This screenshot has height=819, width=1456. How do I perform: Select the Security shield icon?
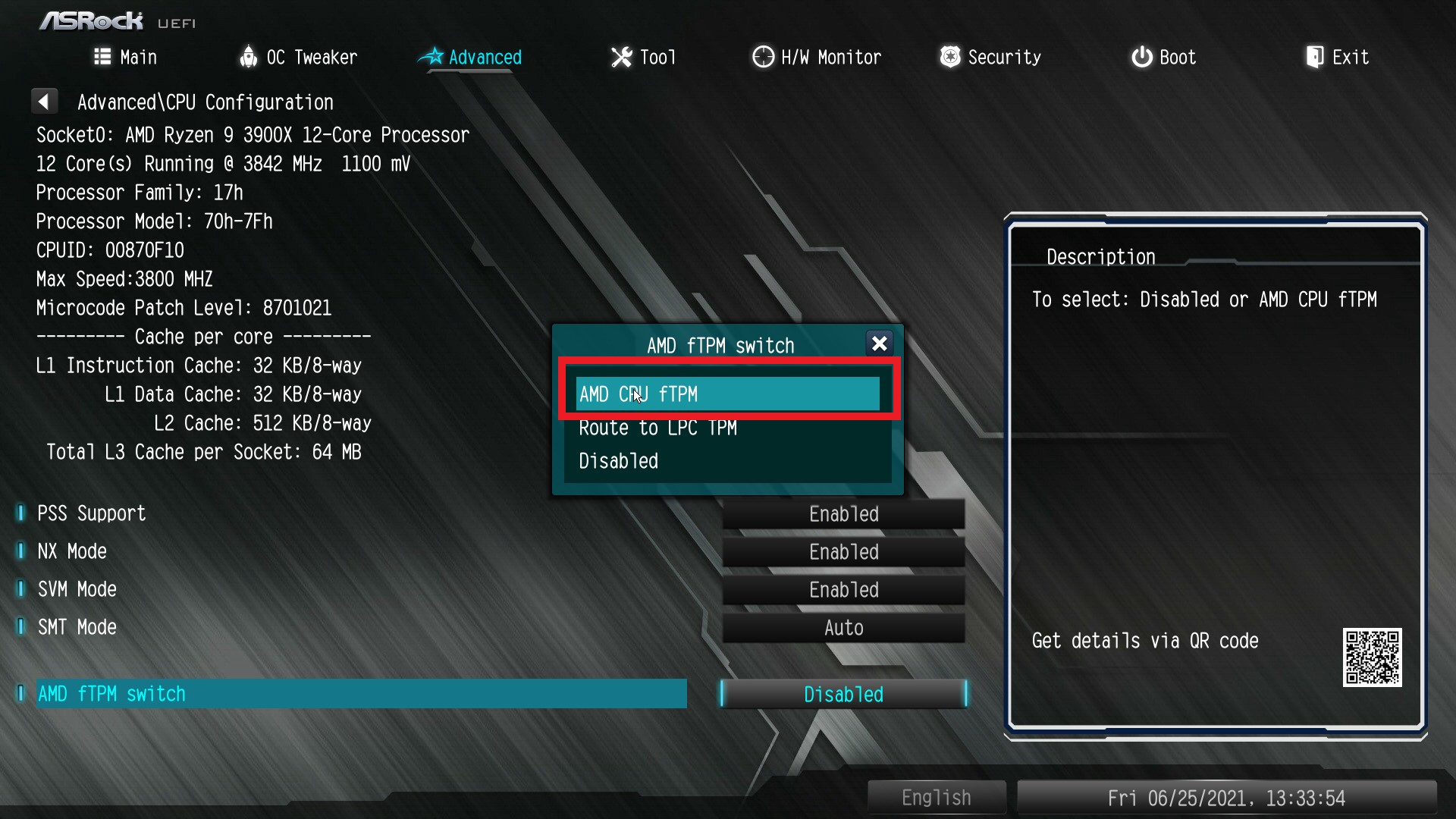[x=949, y=57]
